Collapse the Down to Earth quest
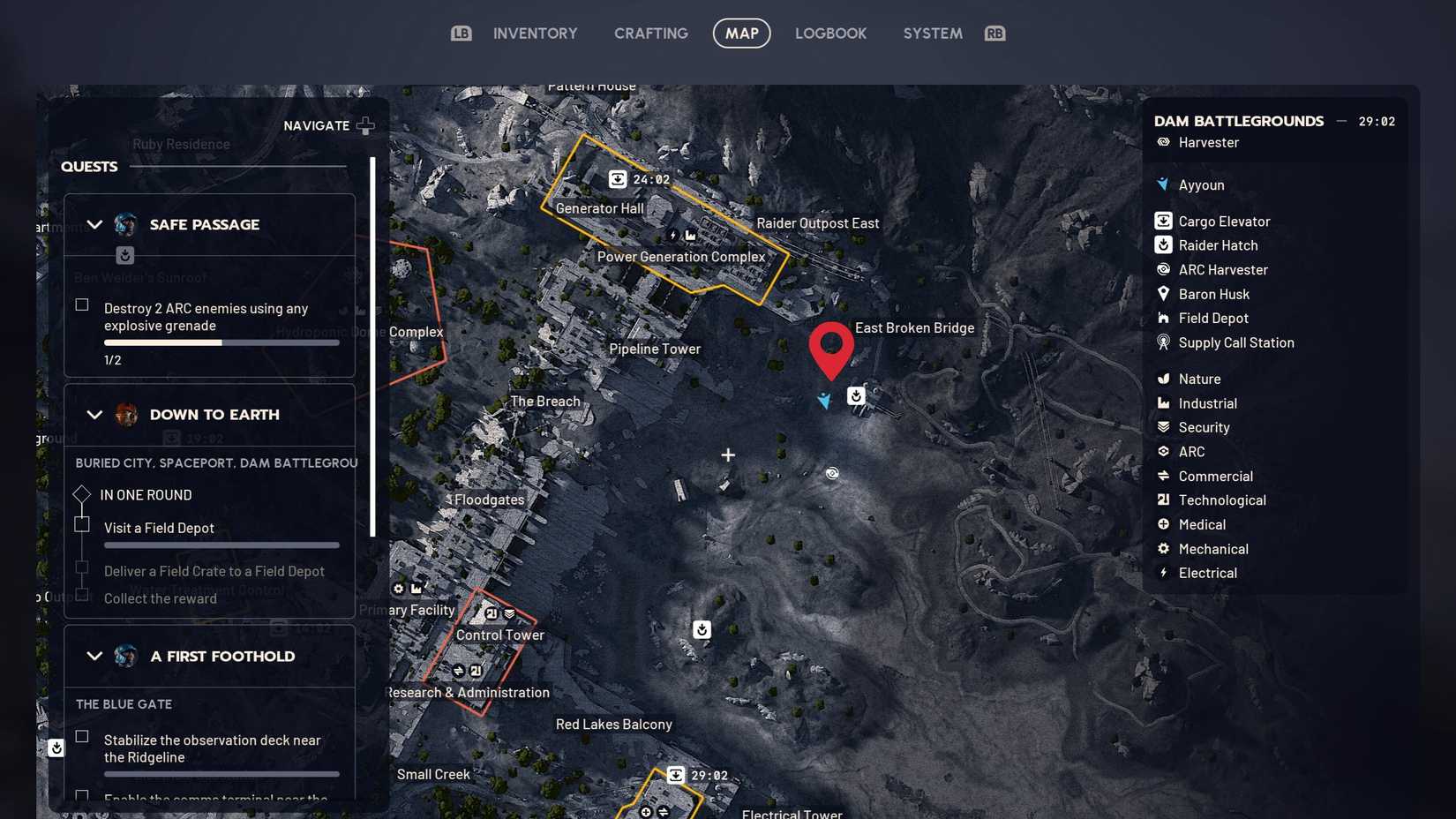The image size is (1456, 819). pos(94,414)
